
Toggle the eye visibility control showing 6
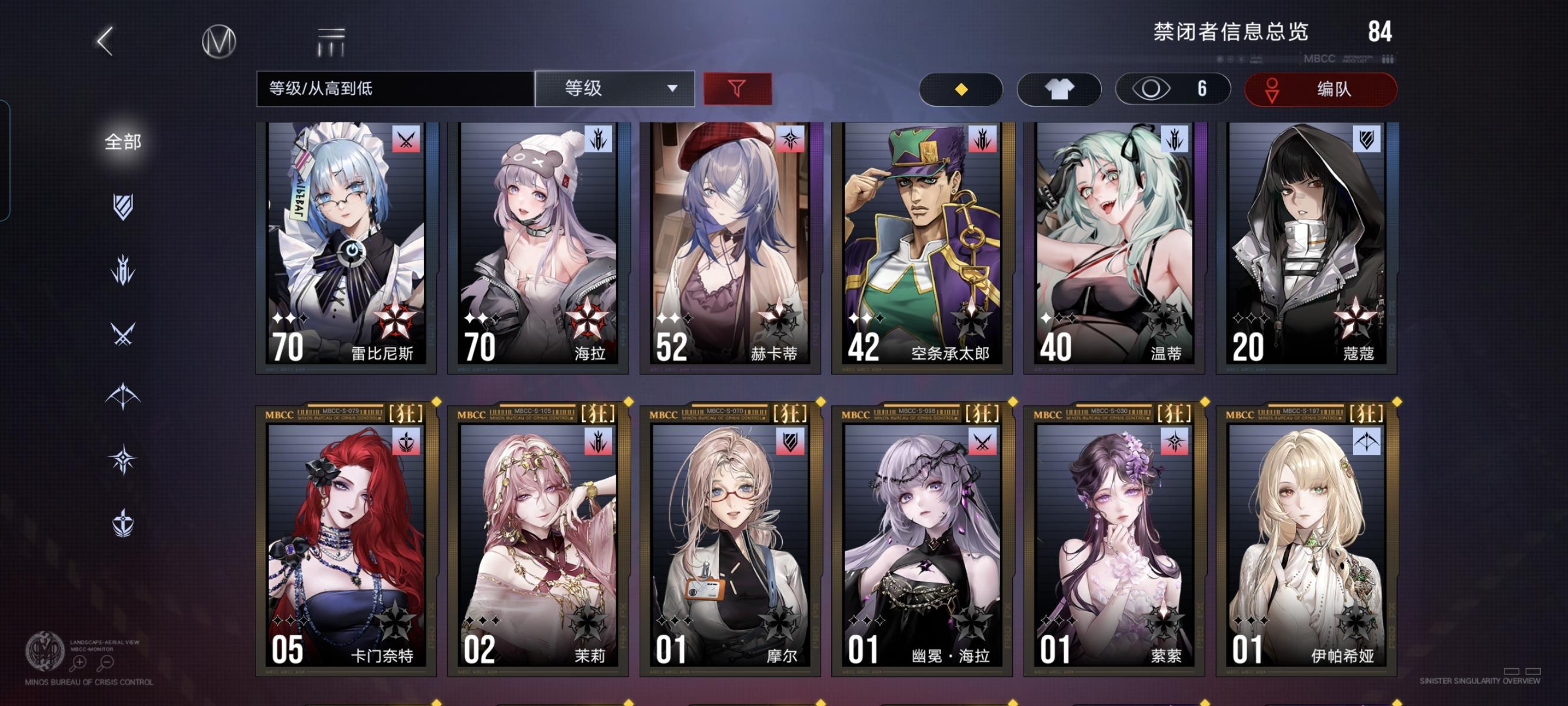(x=1172, y=89)
